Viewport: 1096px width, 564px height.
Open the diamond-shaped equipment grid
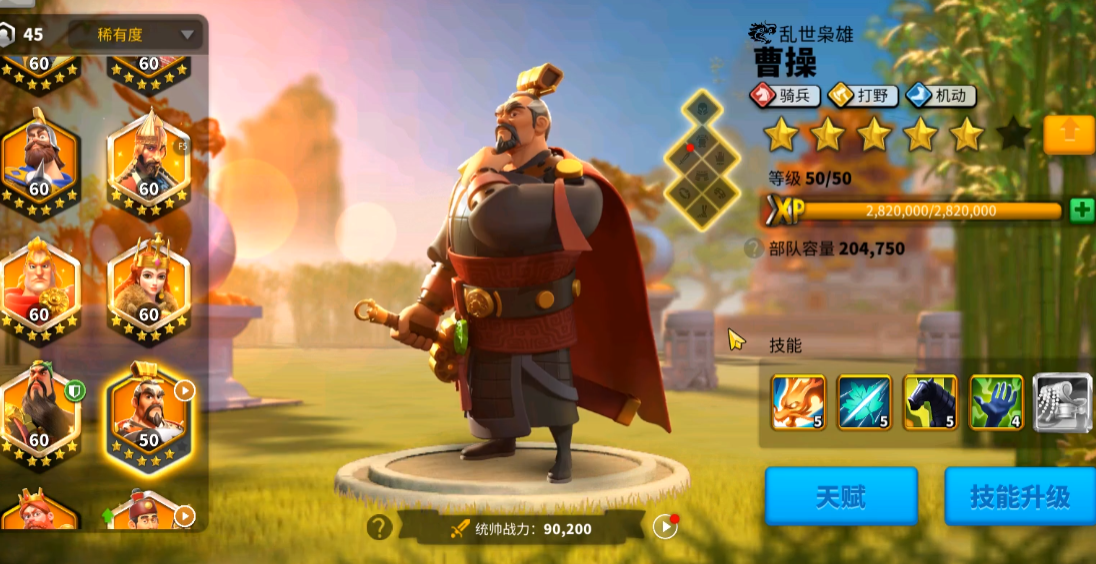coord(702,160)
